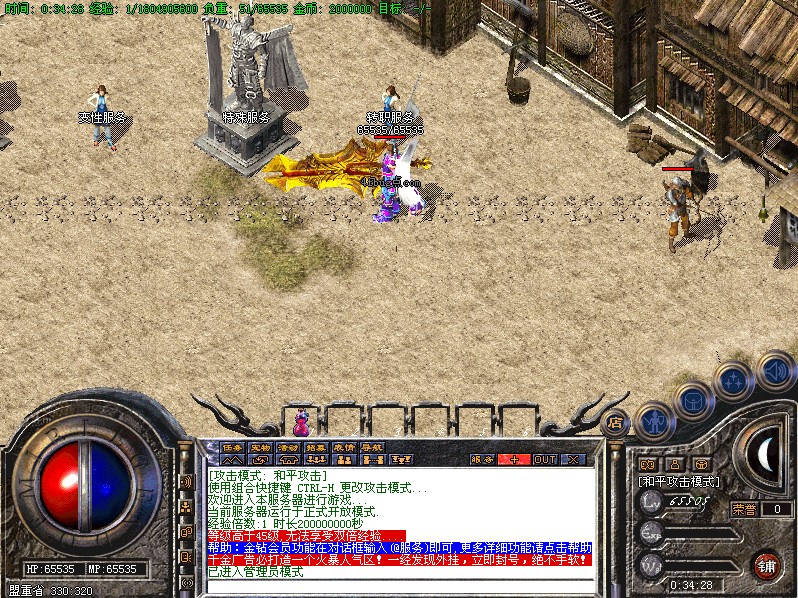Open the 任务 quest tab
The width and height of the screenshot is (798, 598).
pyautogui.click(x=233, y=447)
